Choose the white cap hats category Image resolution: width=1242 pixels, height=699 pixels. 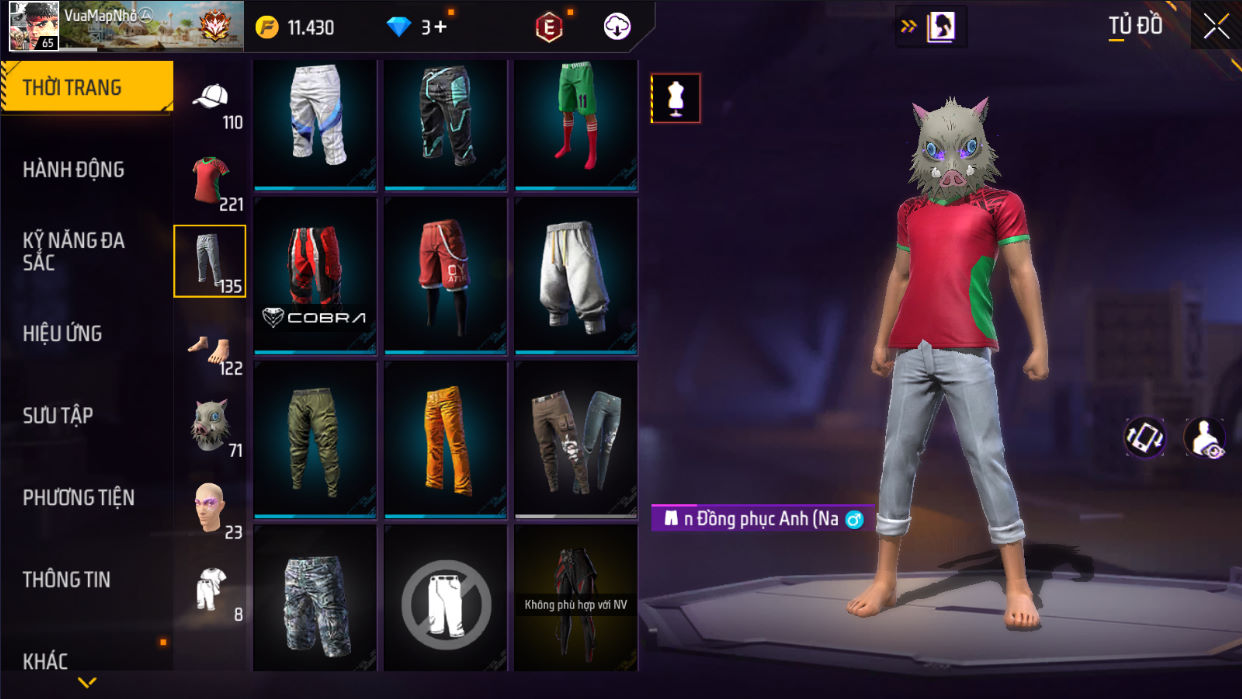click(210, 100)
